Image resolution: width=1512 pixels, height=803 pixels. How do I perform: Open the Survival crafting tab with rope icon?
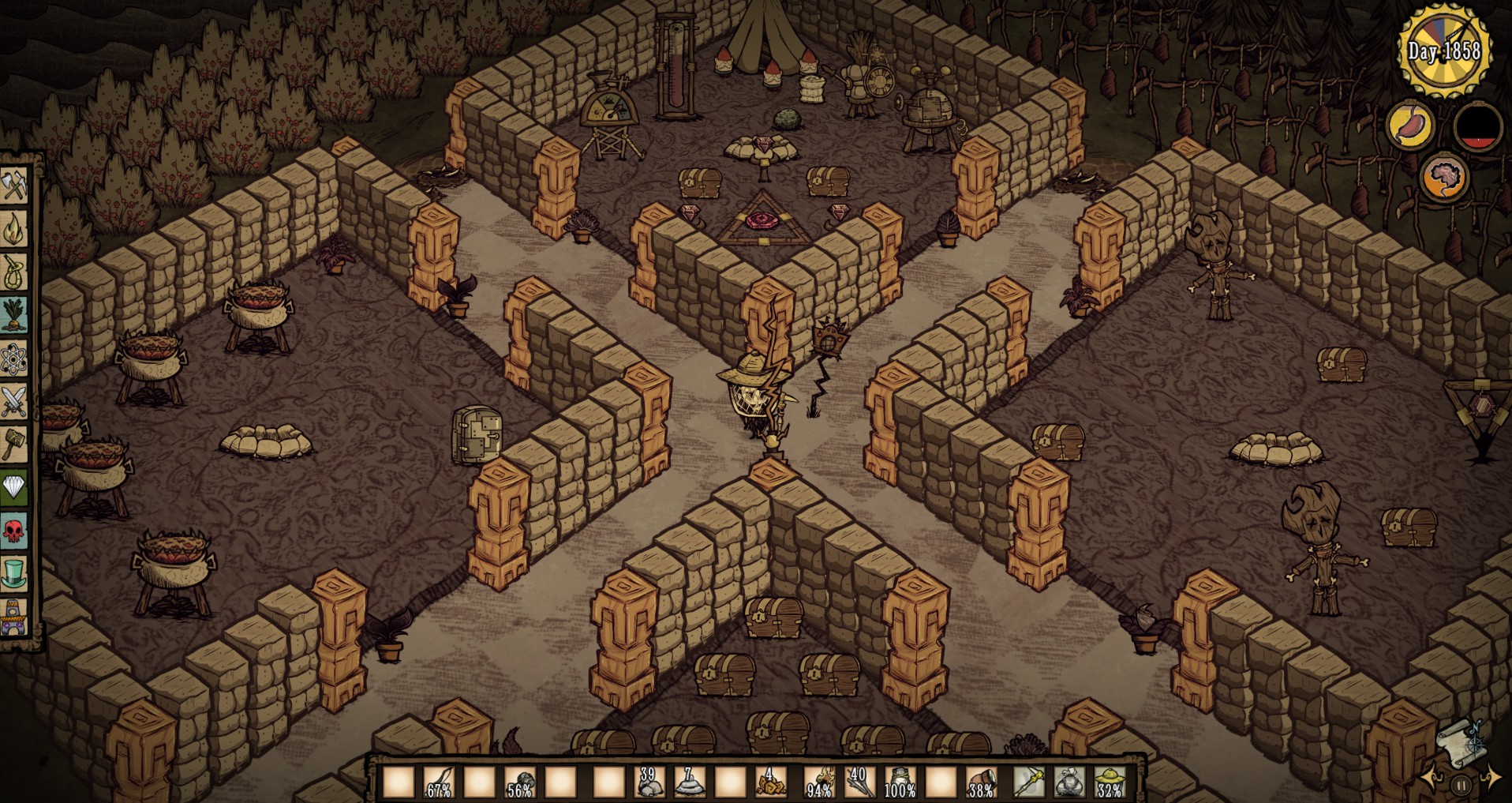(14, 272)
